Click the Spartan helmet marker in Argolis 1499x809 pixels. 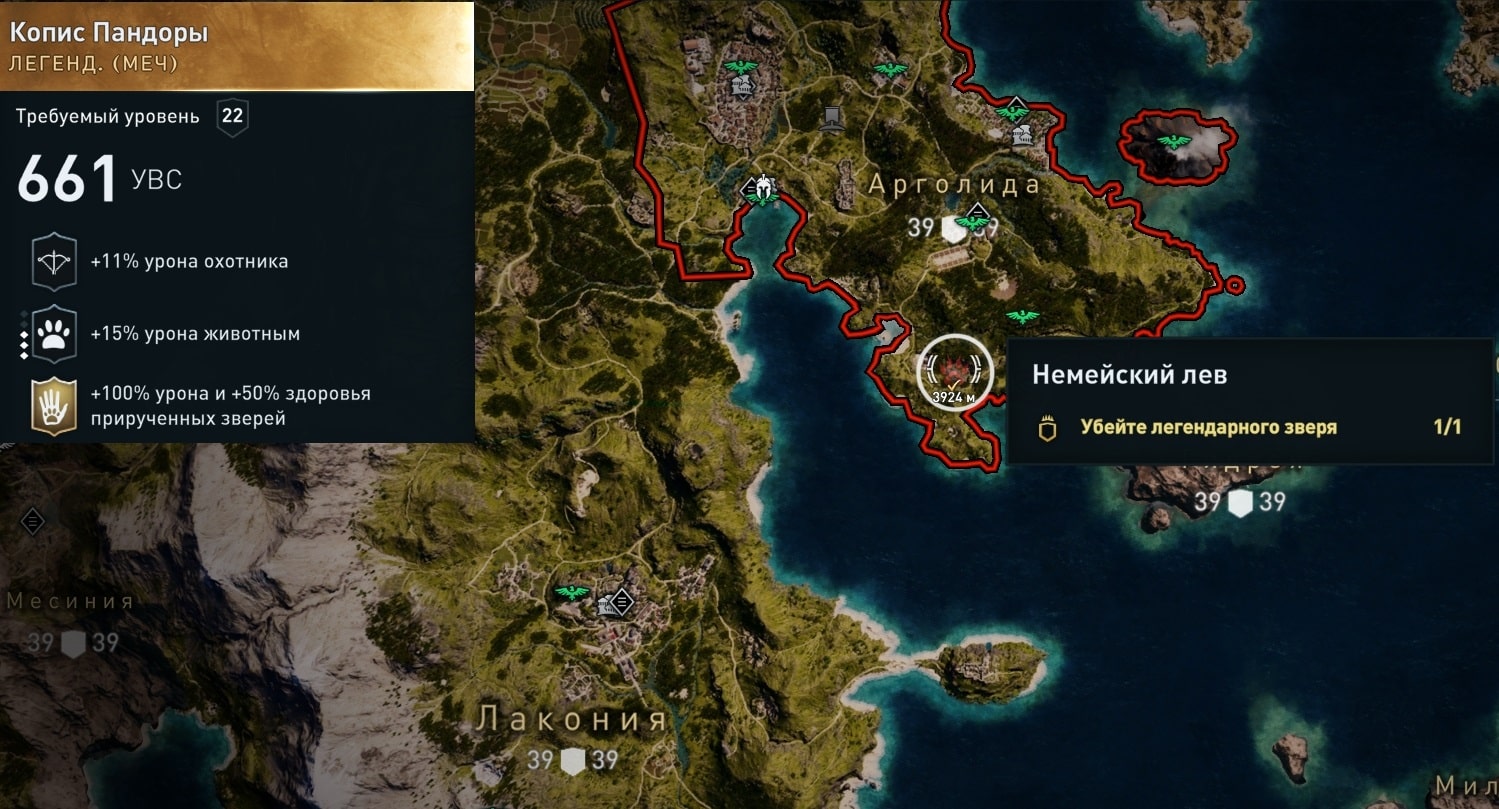tap(764, 186)
